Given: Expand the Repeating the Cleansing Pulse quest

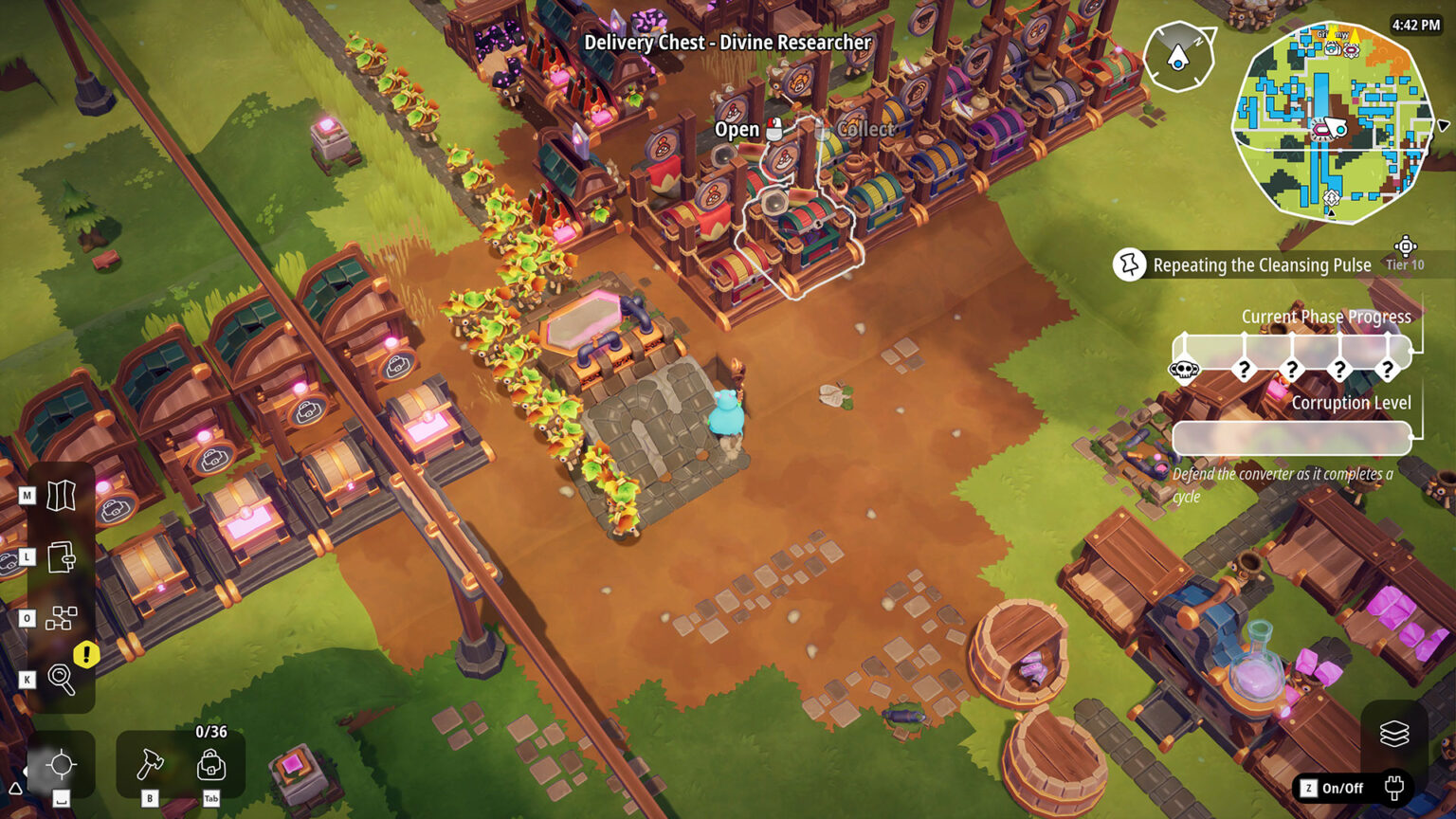Looking at the screenshot, I should [1261, 265].
